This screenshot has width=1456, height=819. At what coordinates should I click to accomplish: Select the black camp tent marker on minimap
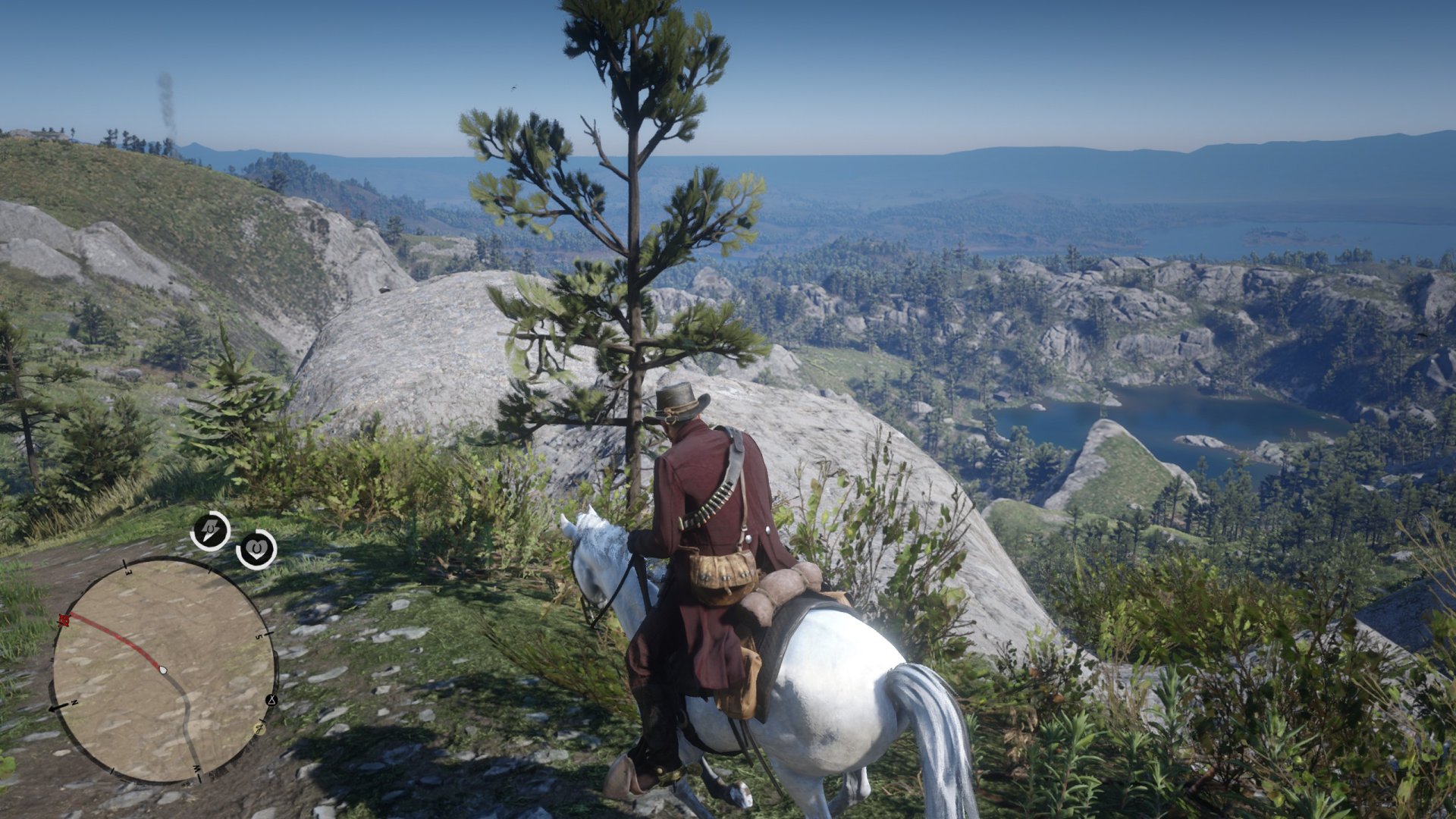click(x=271, y=700)
